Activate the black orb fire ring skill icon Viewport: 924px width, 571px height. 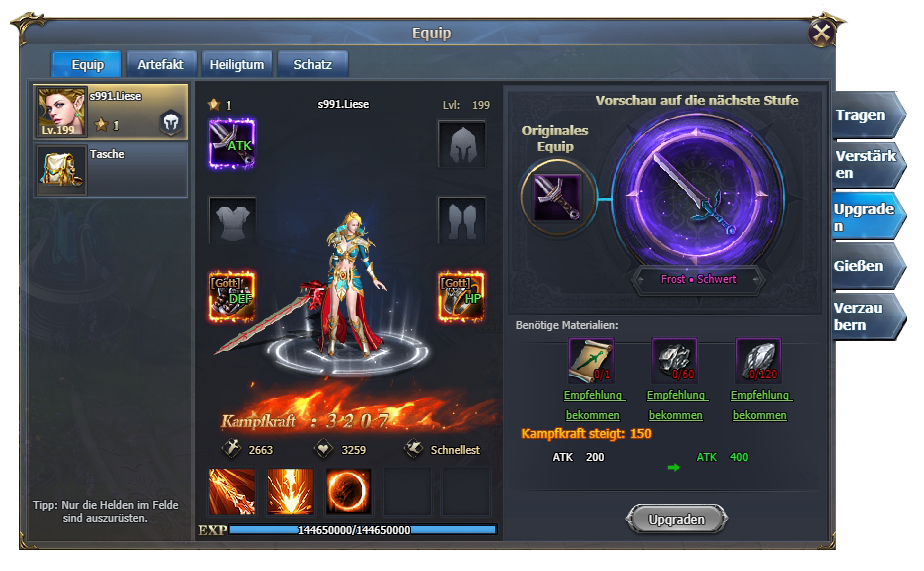point(348,491)
